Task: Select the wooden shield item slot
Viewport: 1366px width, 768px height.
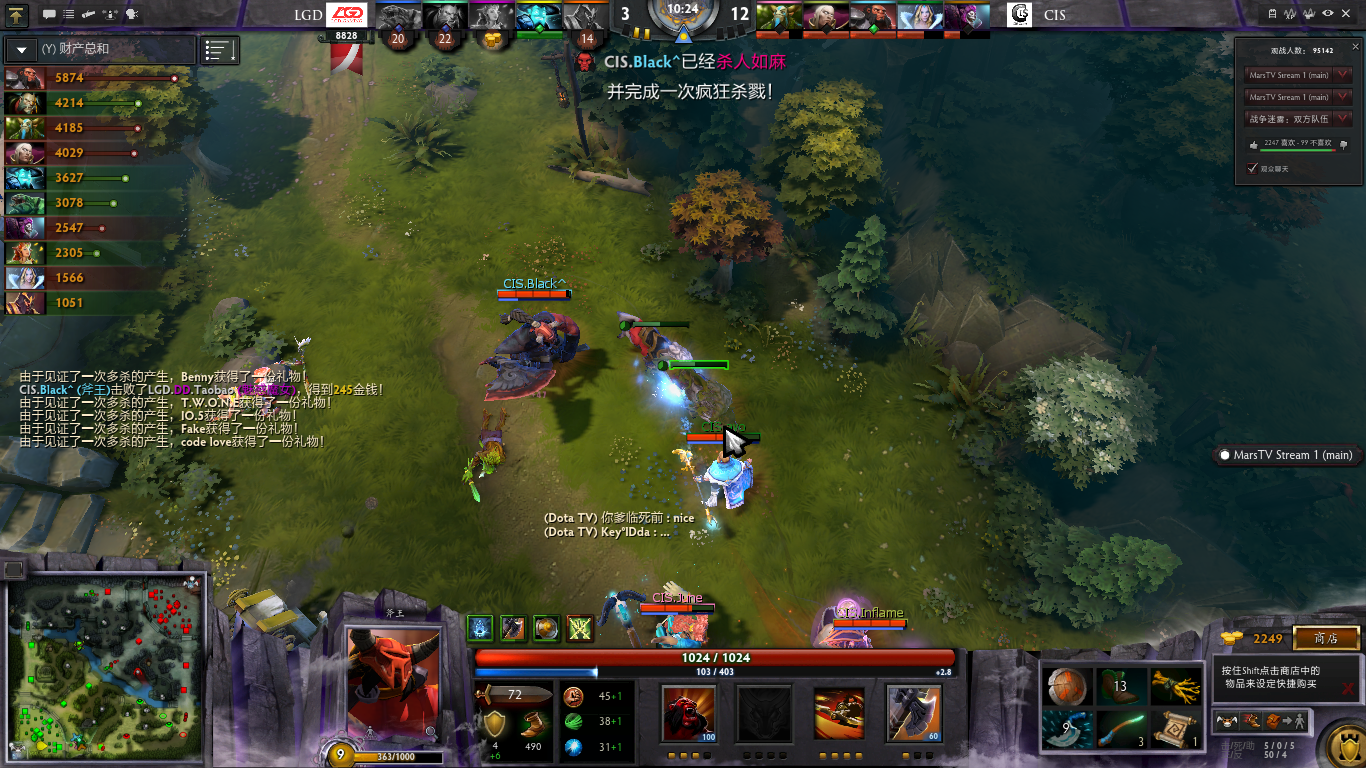Action: (x=1066, y=687)
